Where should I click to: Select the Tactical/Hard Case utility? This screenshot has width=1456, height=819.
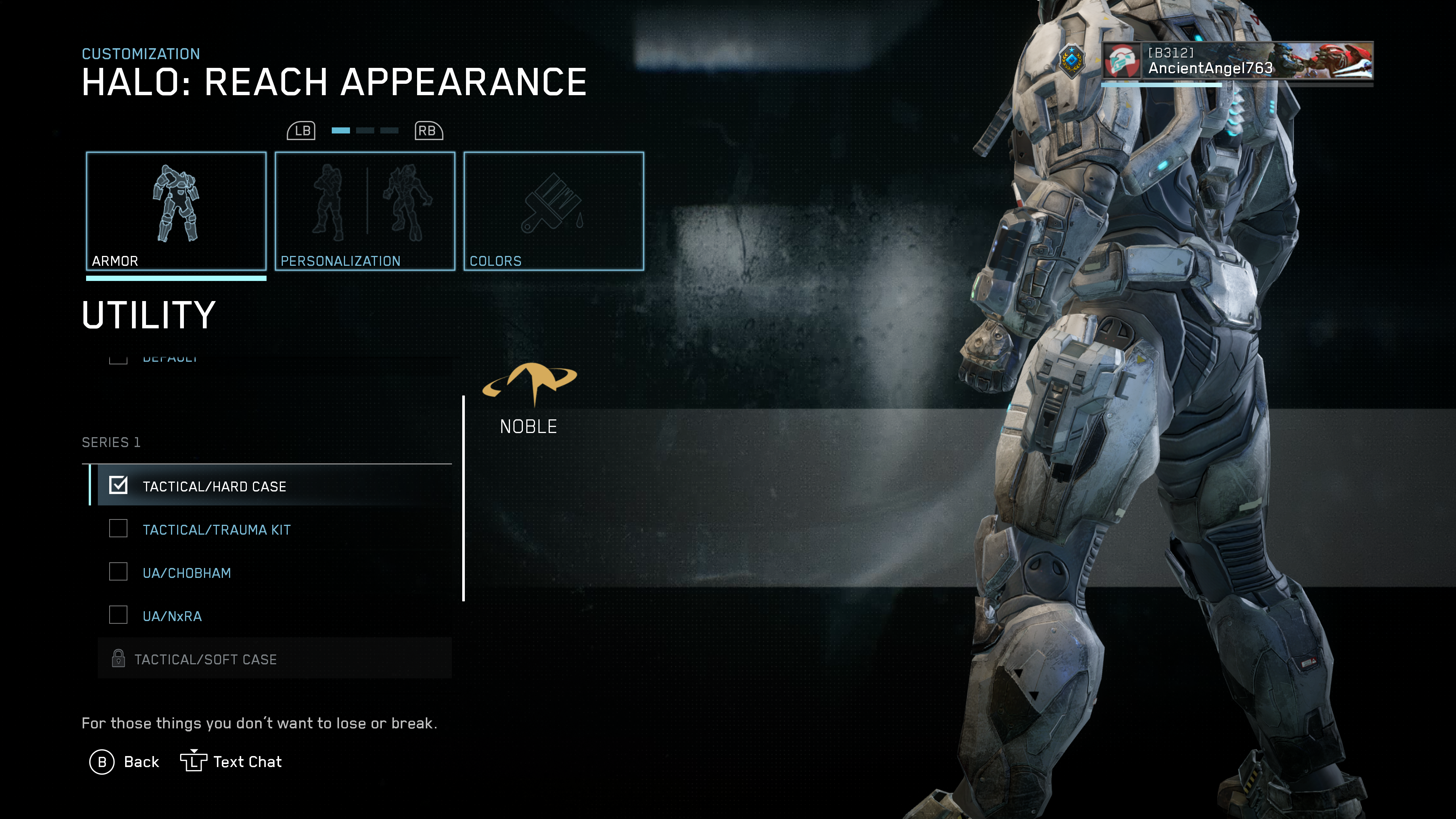[x=214, y=486]
